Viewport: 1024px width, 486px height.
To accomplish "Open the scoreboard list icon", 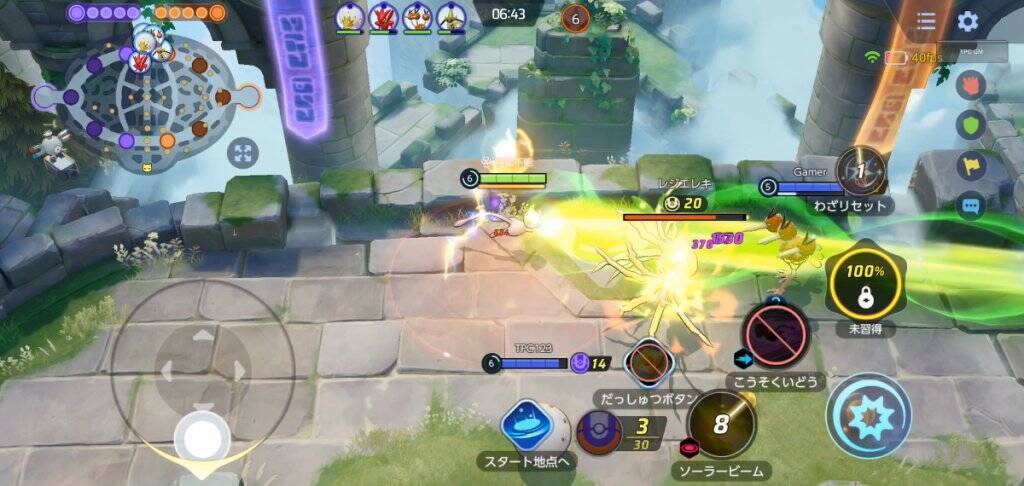I will point(926,21).
